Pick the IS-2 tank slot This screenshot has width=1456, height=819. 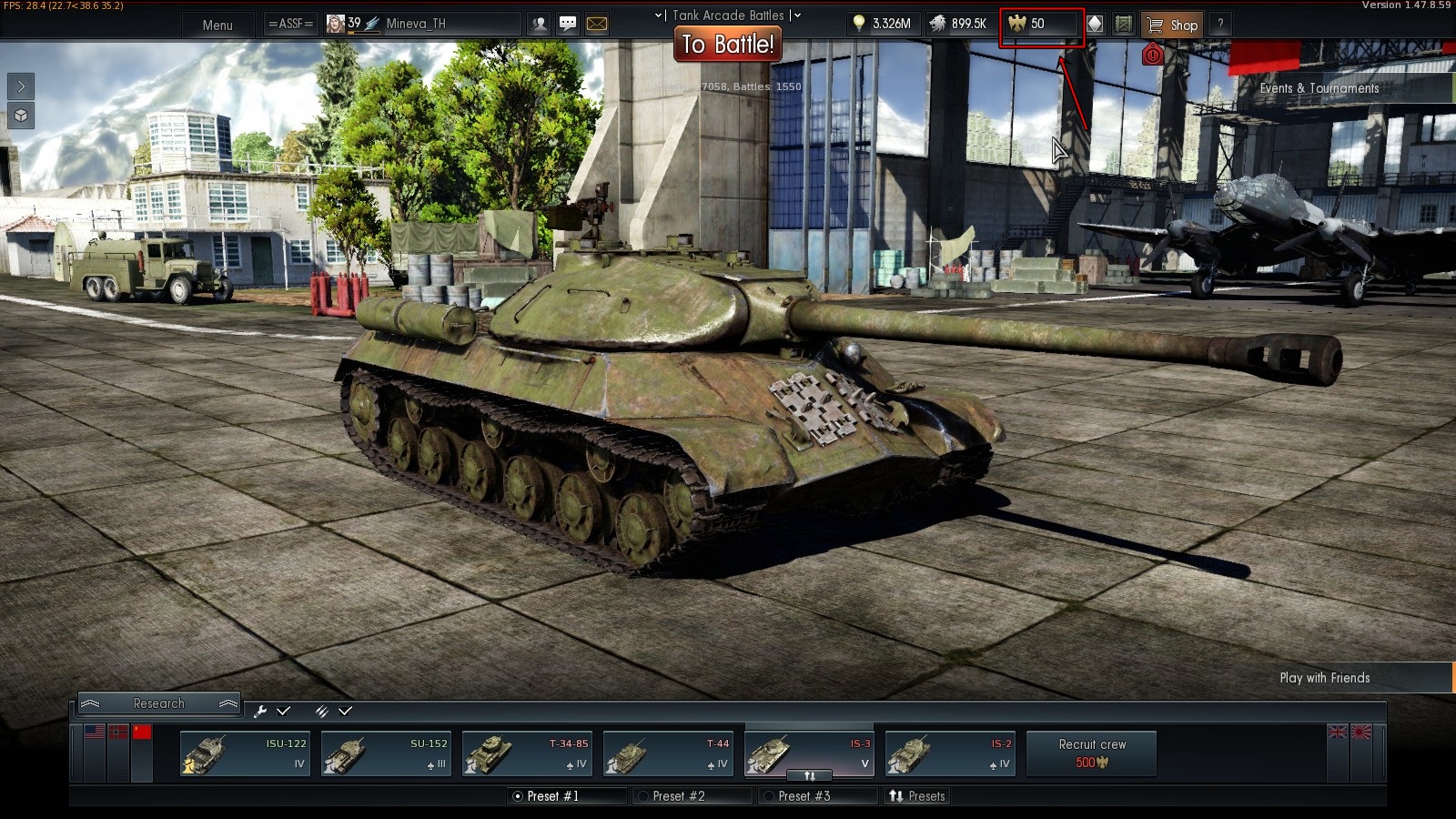pos(950,754)
